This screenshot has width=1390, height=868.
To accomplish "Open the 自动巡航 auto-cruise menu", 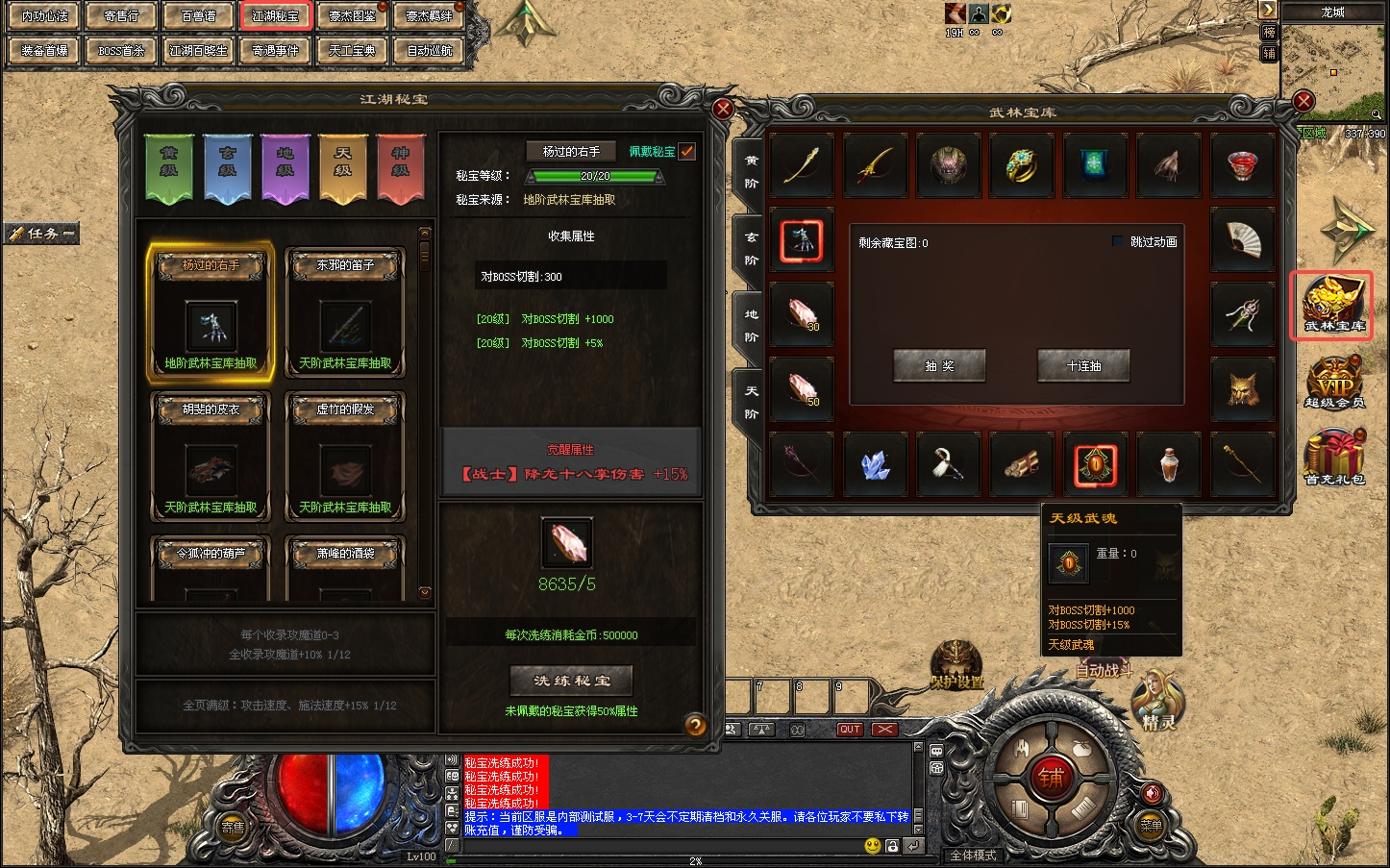I will point(430,51).
